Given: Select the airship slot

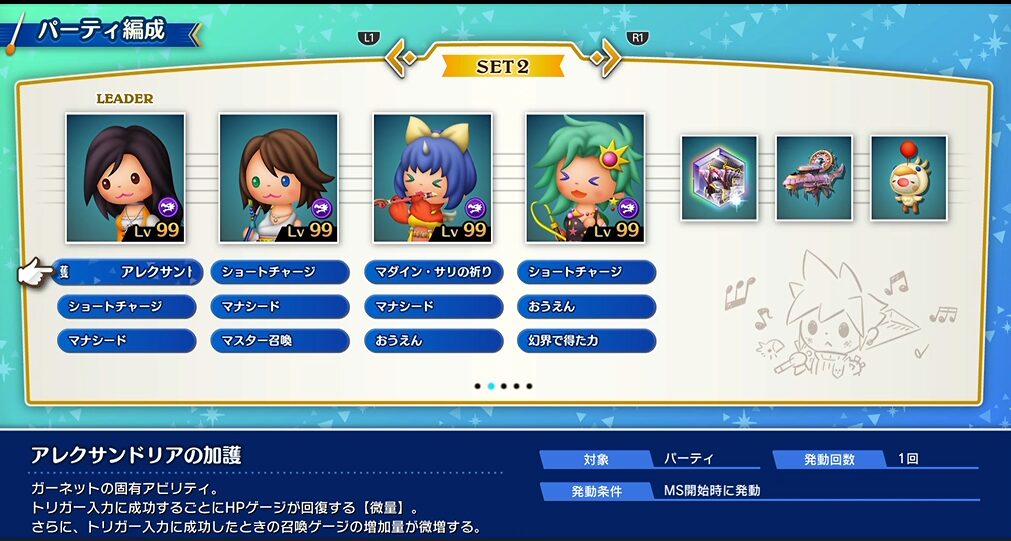Looking at the screenshot, I should 814,177.
